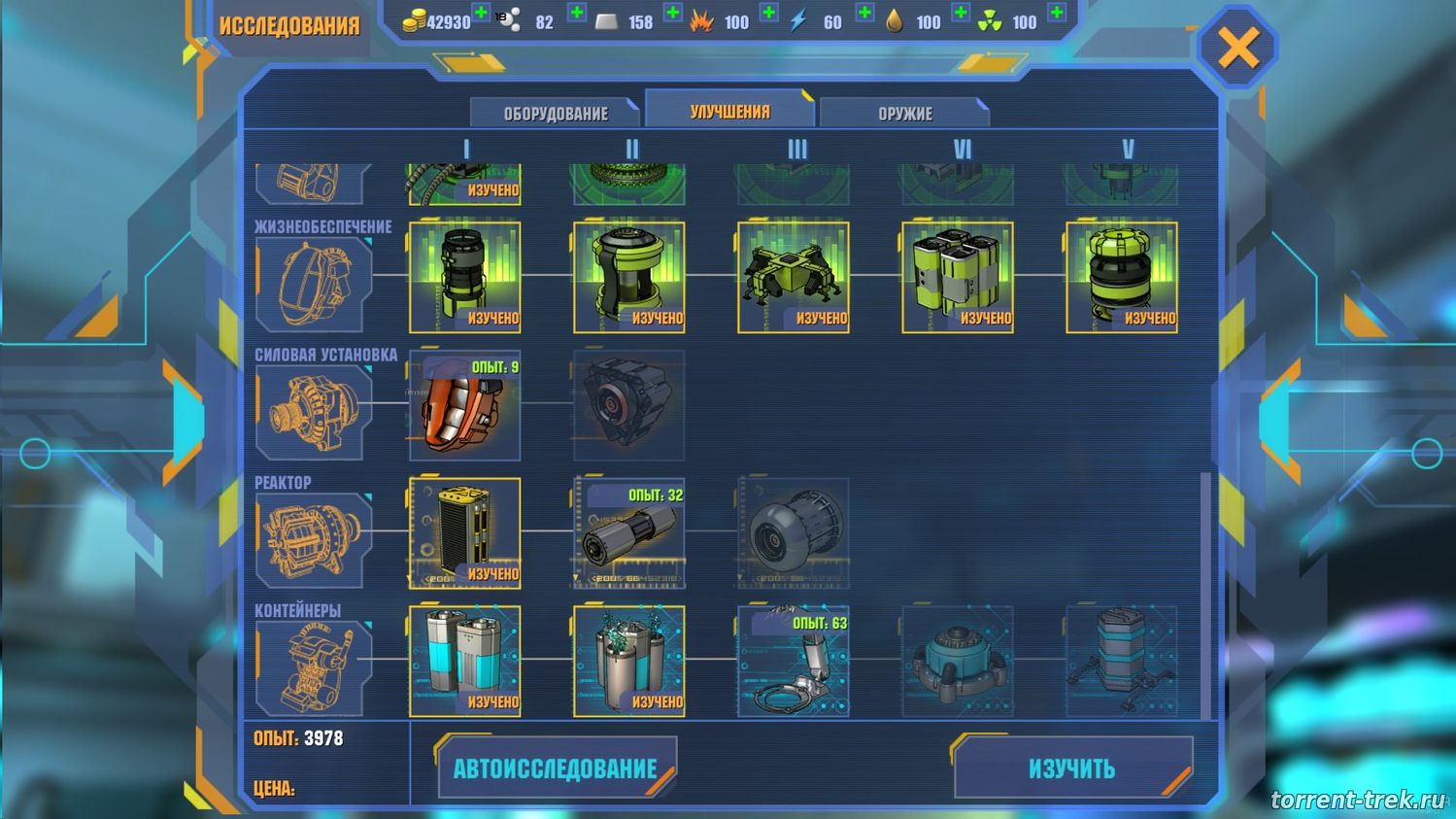
Task: Open the Реактор category icon
Action: tap(313, 540)
